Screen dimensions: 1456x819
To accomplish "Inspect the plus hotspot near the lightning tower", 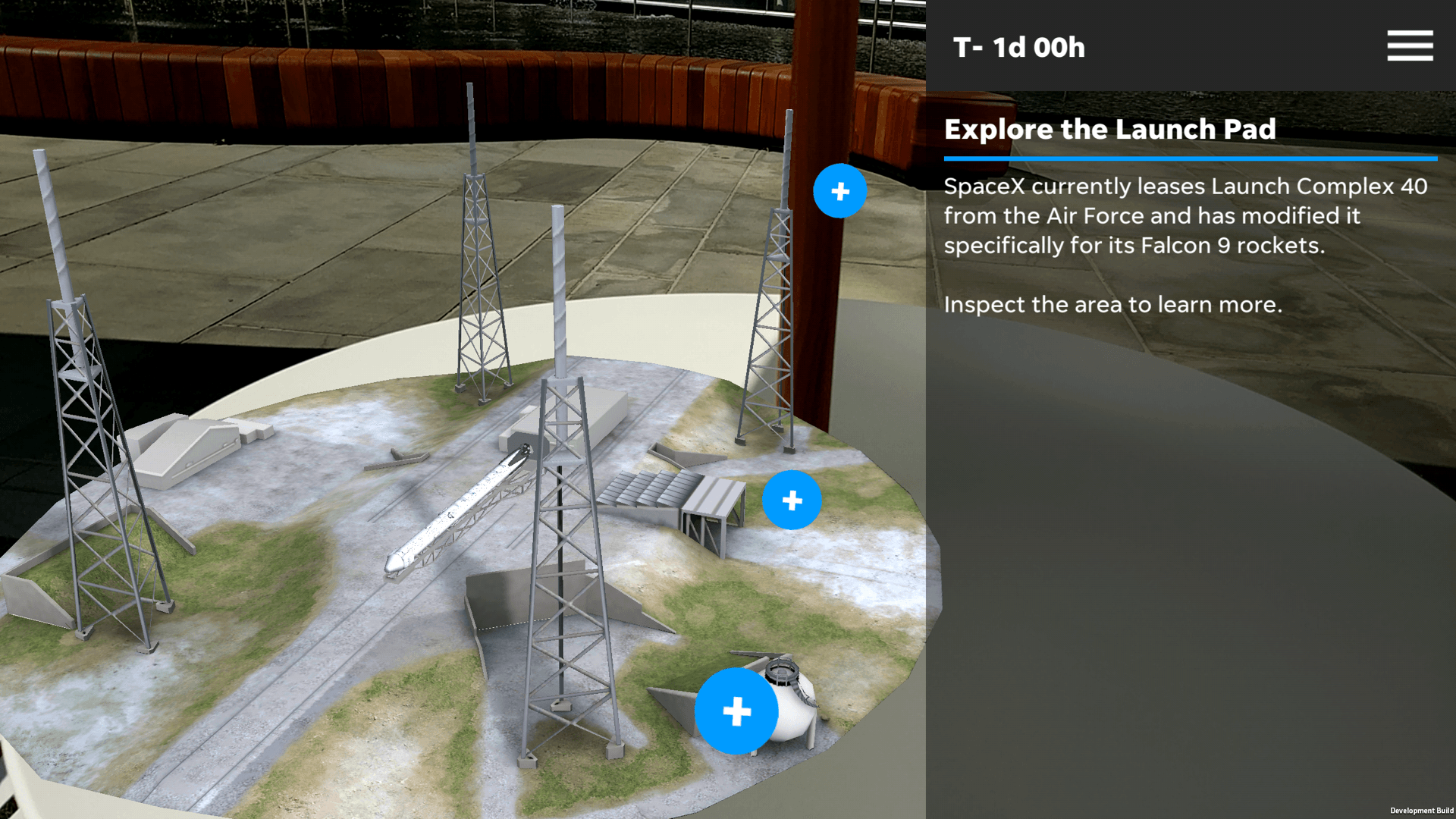I will 839,191.
